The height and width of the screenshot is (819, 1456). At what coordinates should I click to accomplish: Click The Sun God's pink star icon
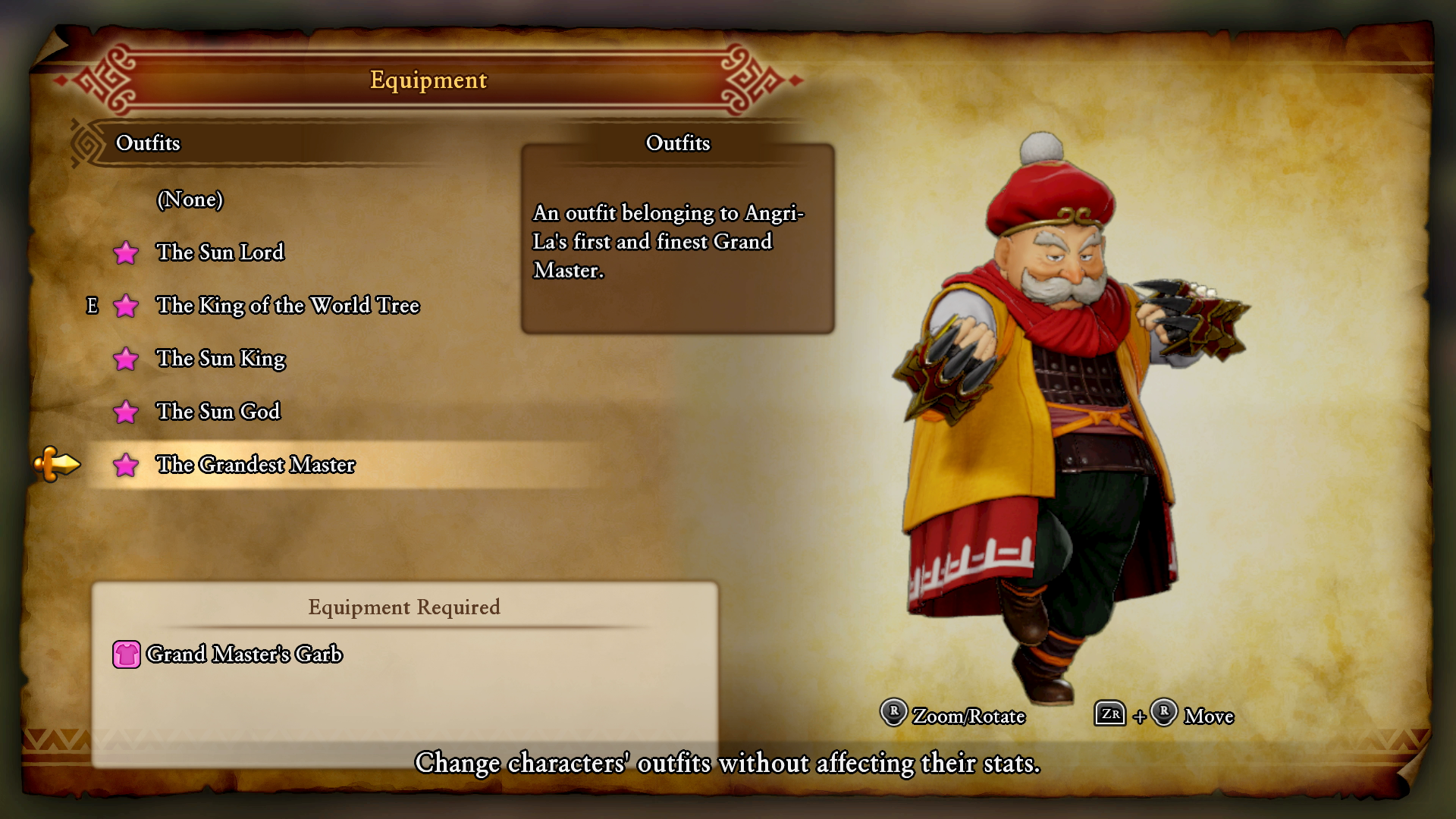click(127, 412)
